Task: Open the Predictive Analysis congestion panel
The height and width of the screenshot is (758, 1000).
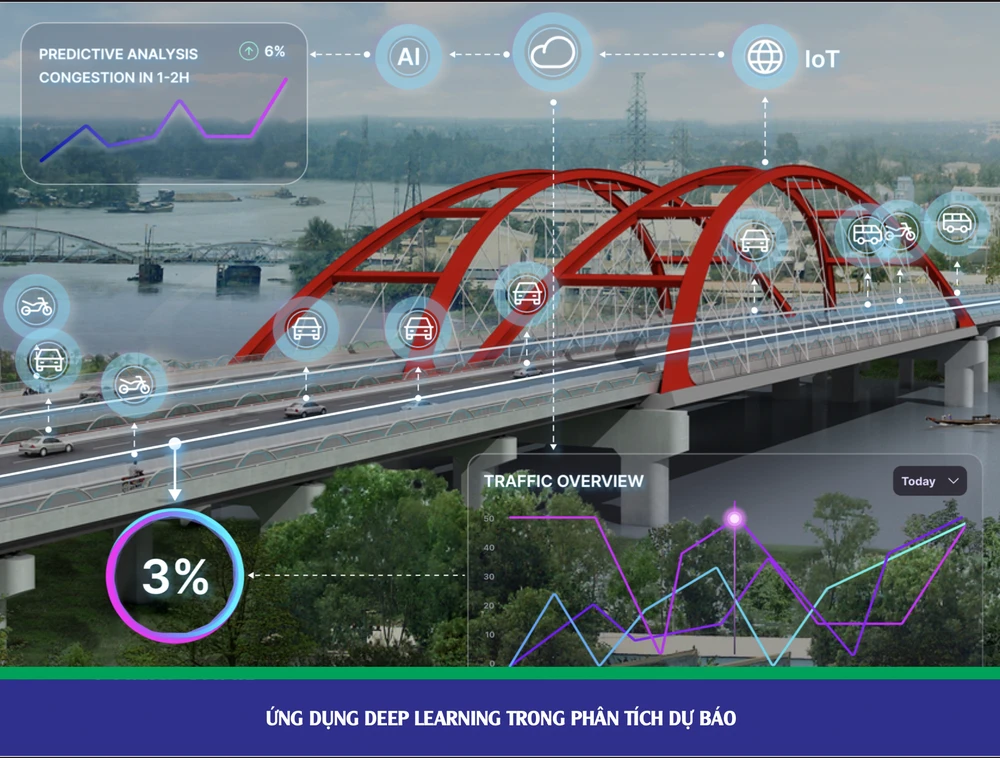Action: point(163,104)
